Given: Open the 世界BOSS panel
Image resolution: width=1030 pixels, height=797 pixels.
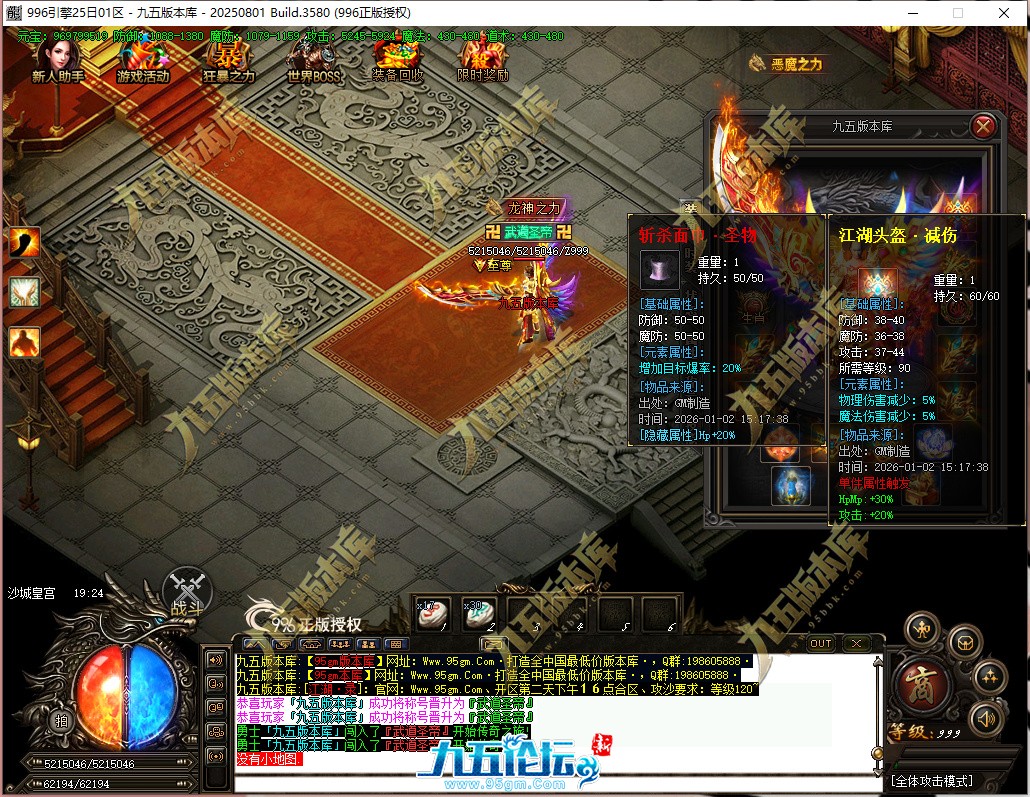Looking at the screenshot, I should tap(313, 60).
